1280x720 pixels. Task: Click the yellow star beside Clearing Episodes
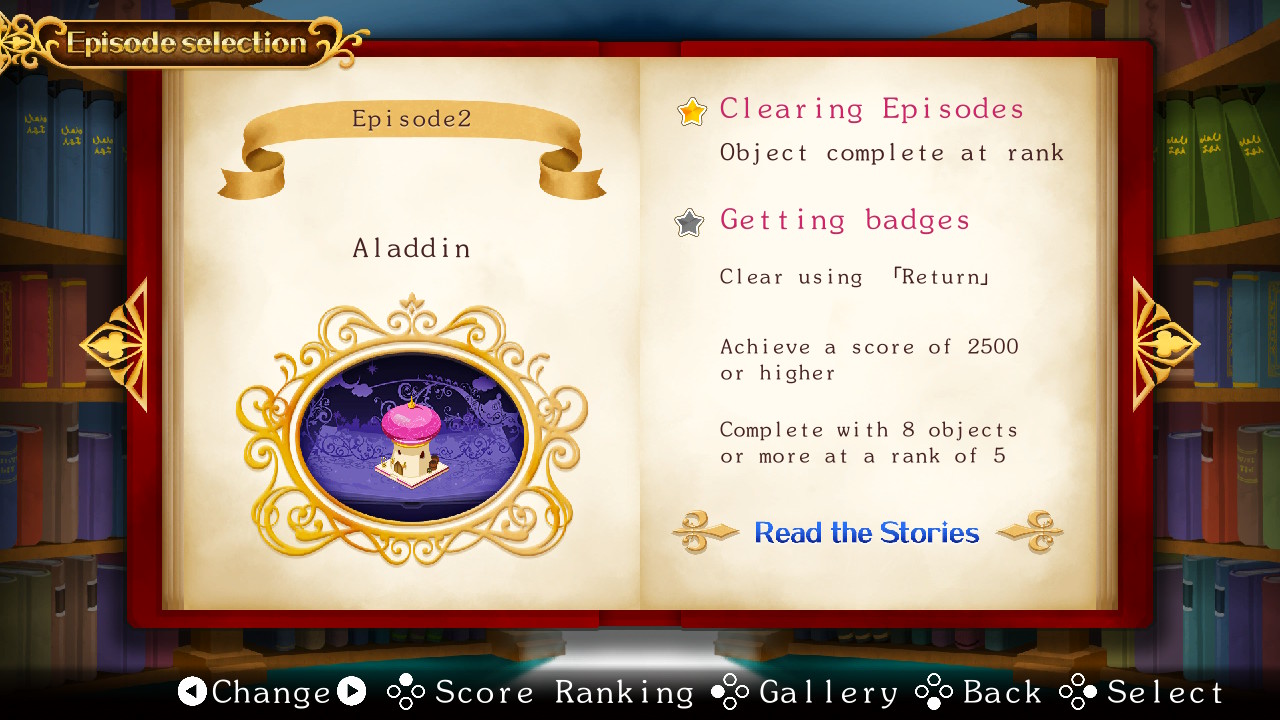click(x=691, y=112)
